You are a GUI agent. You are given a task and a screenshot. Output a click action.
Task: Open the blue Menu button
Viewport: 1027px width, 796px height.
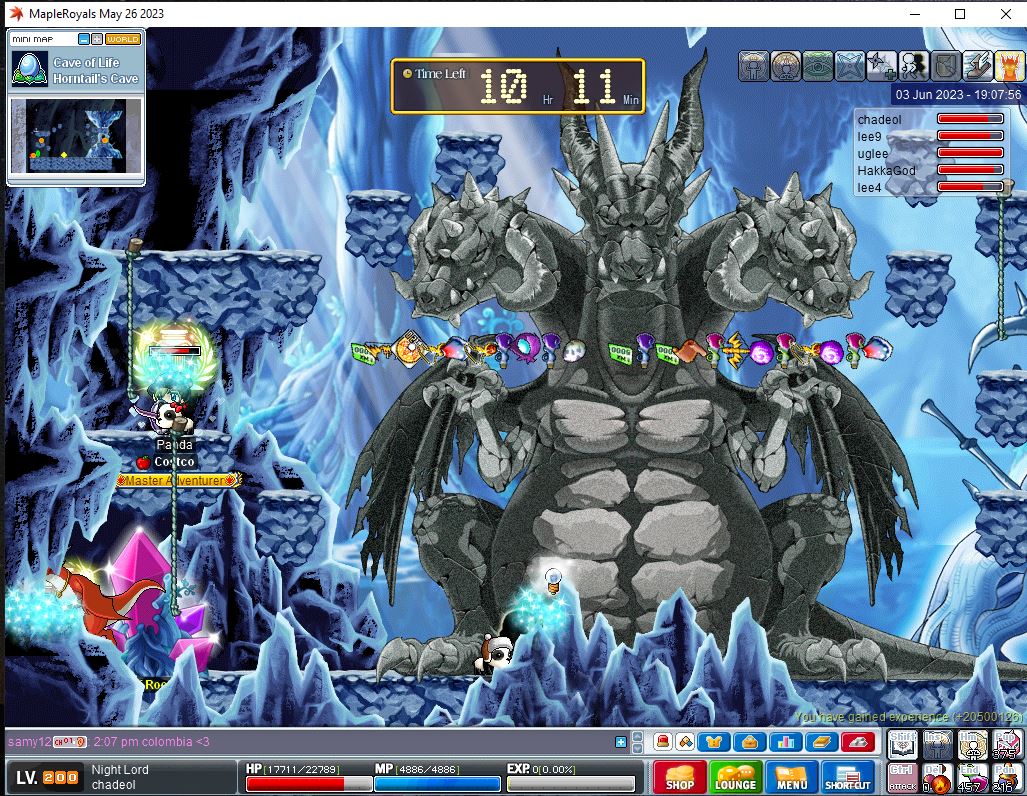click(x=791, y=778)
